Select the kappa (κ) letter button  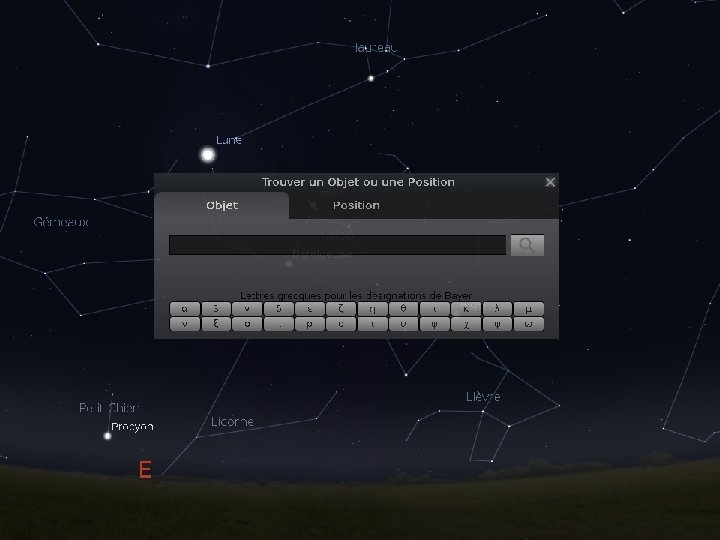[466, 308]
